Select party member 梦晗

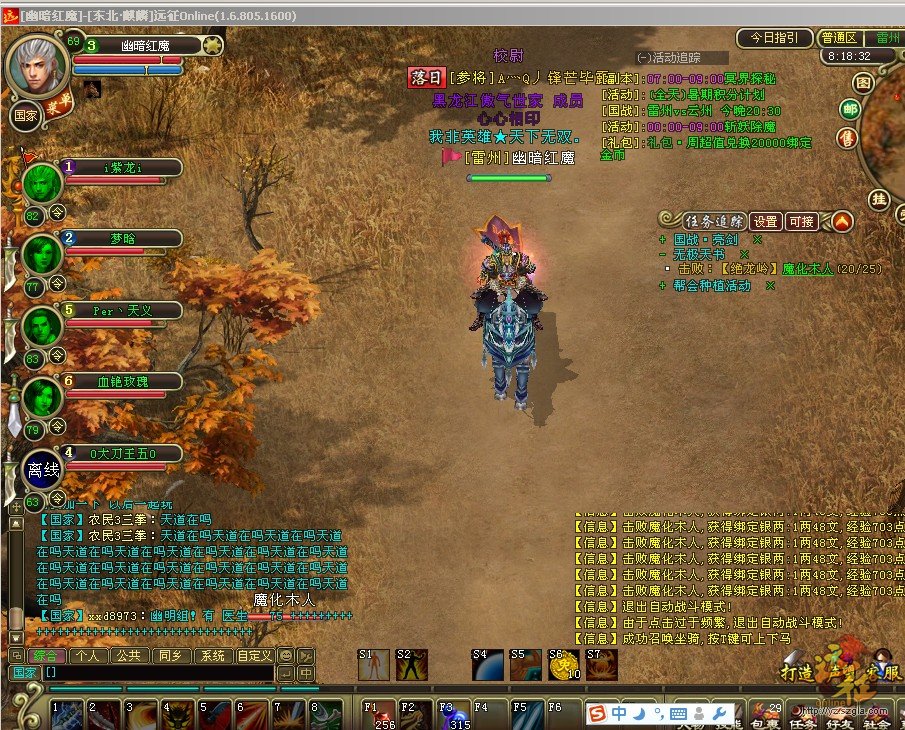point(123,238)
